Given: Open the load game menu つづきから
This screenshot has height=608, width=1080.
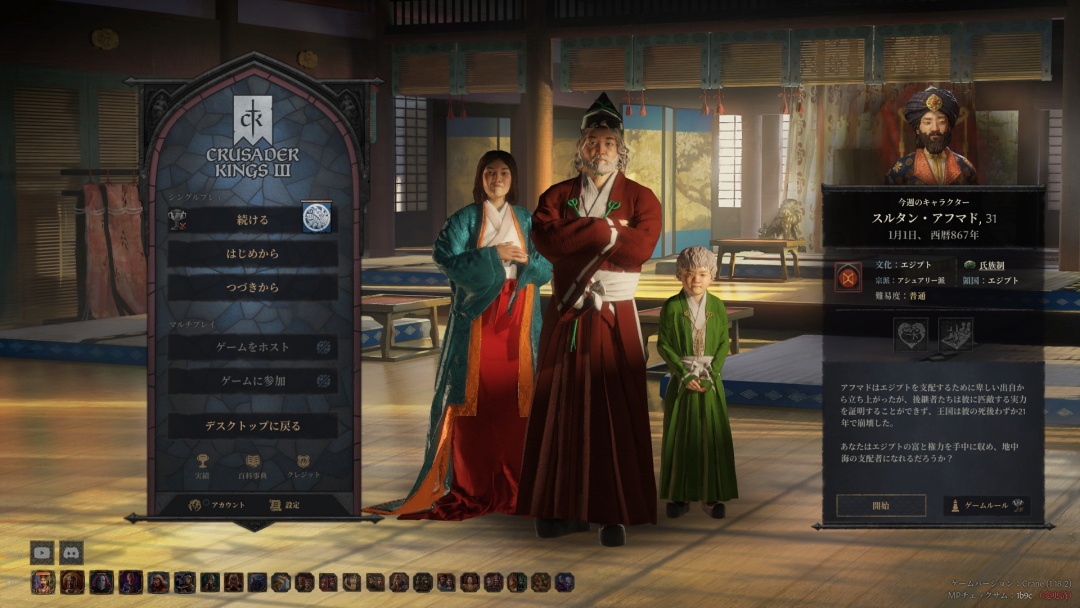Looking at the screenshot, I should [x=252, y=288].
